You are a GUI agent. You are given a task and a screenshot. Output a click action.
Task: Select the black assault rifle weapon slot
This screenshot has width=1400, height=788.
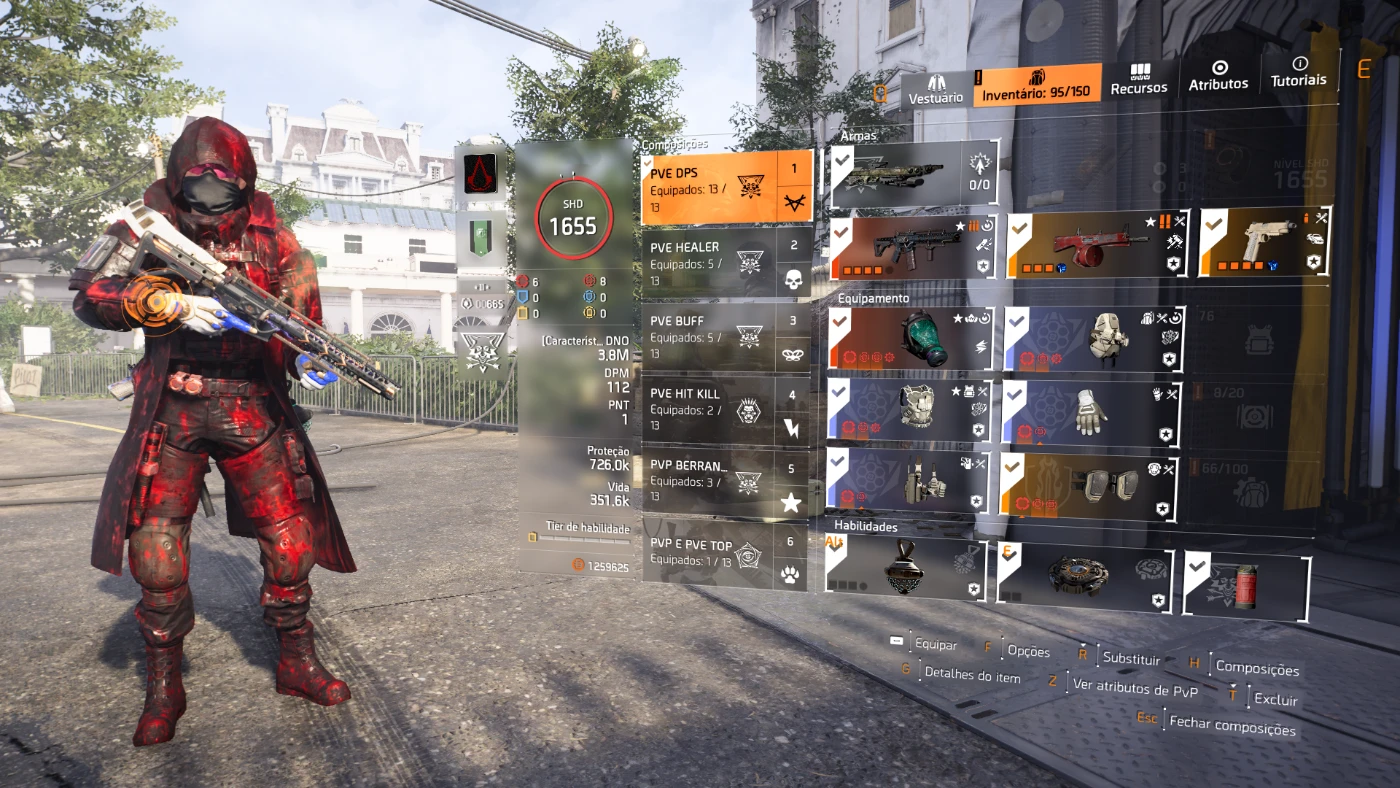(x=914, y=247)
